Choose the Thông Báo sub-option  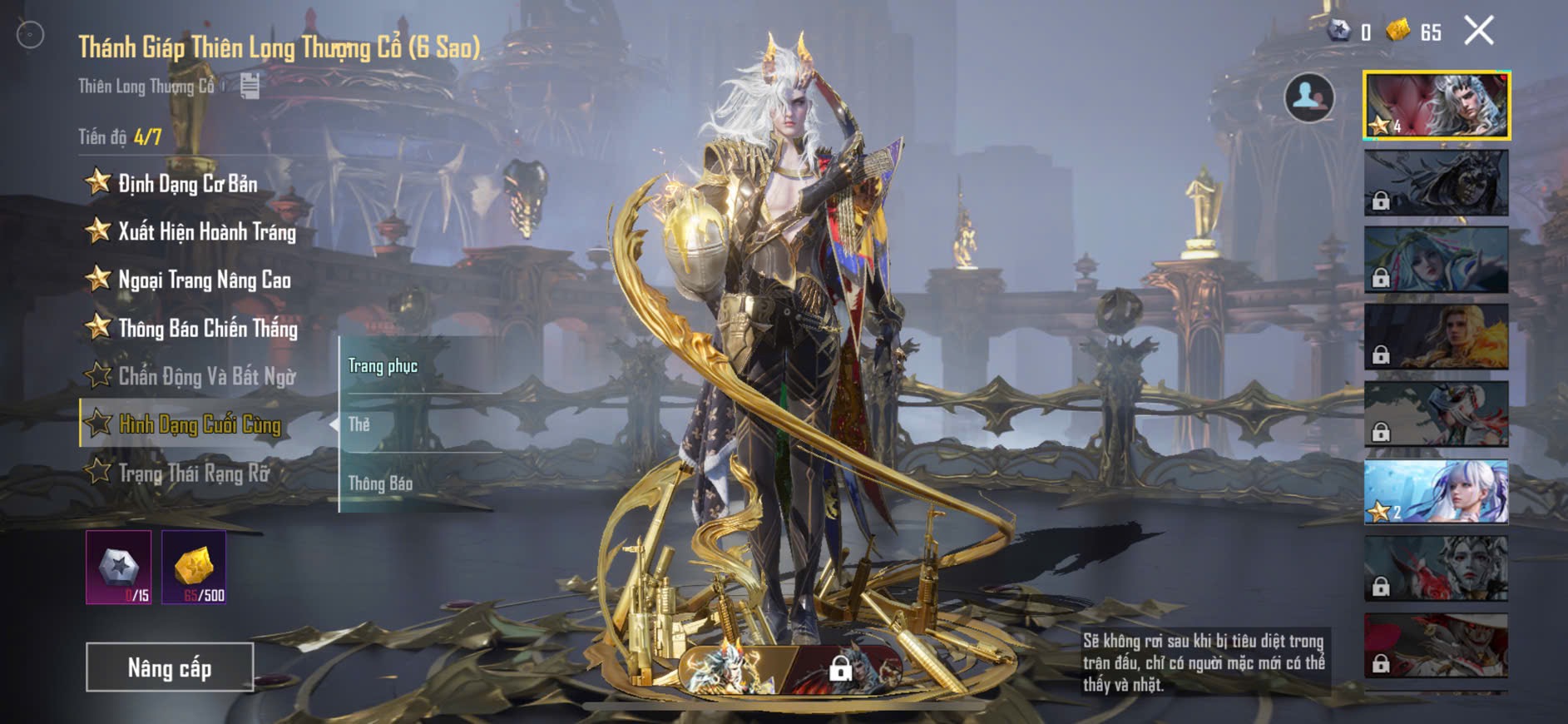pyautogui.click(x=380, y=483)
